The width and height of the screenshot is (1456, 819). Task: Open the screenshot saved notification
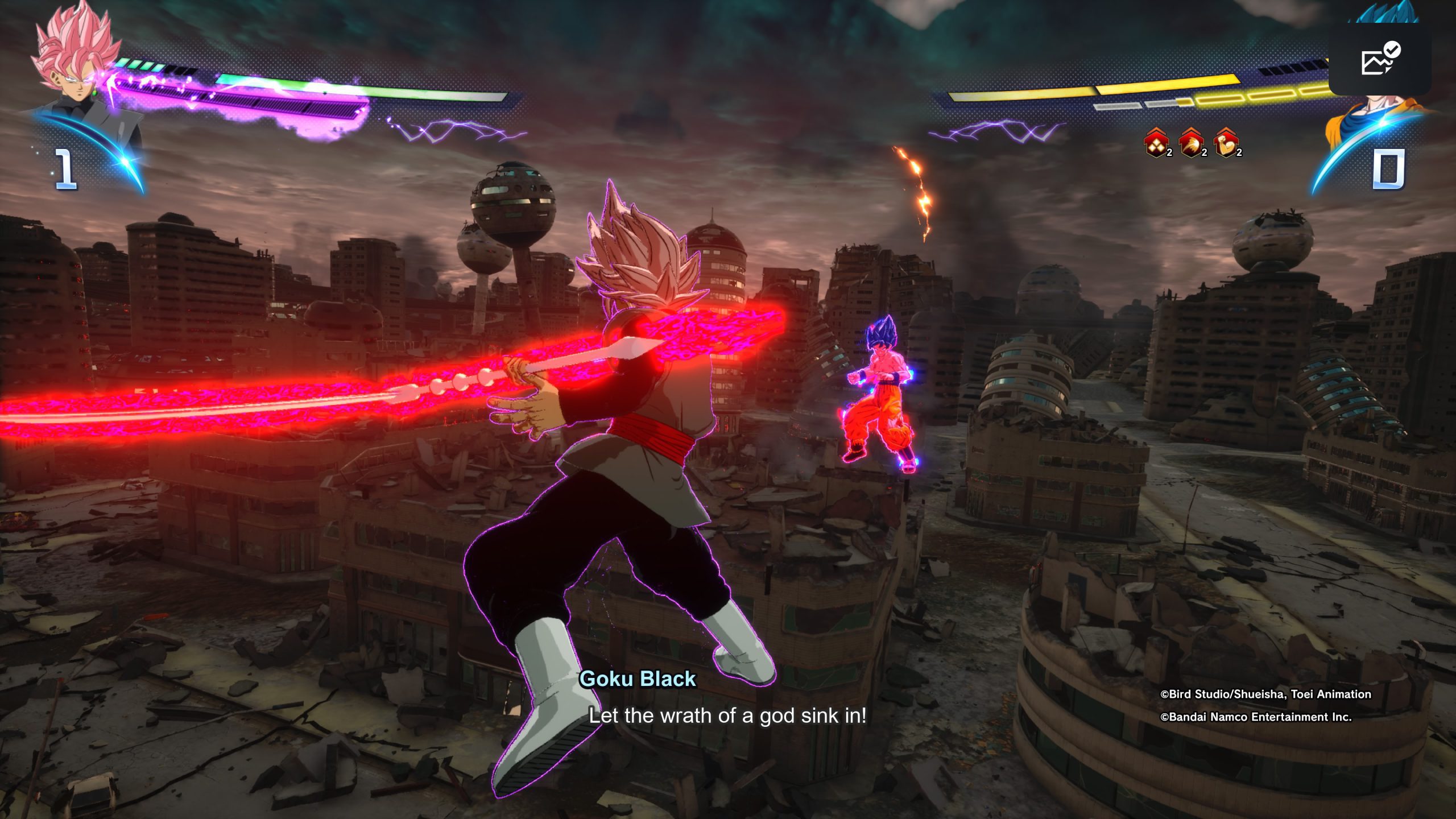[x=1380, y=60]
